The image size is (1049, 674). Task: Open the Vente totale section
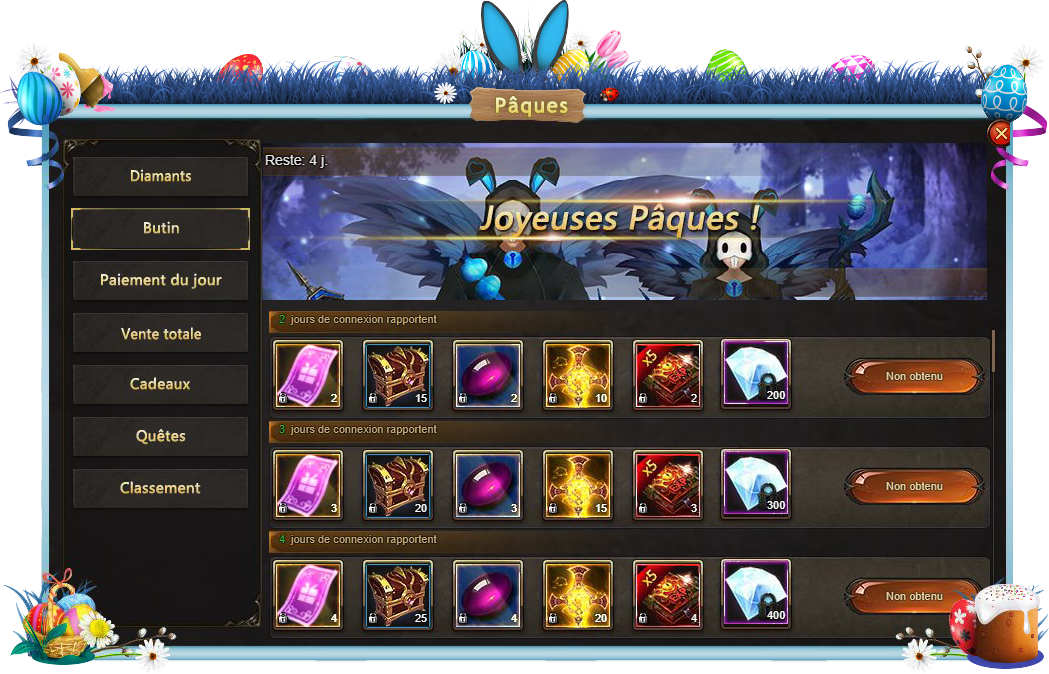coord(160,333)
